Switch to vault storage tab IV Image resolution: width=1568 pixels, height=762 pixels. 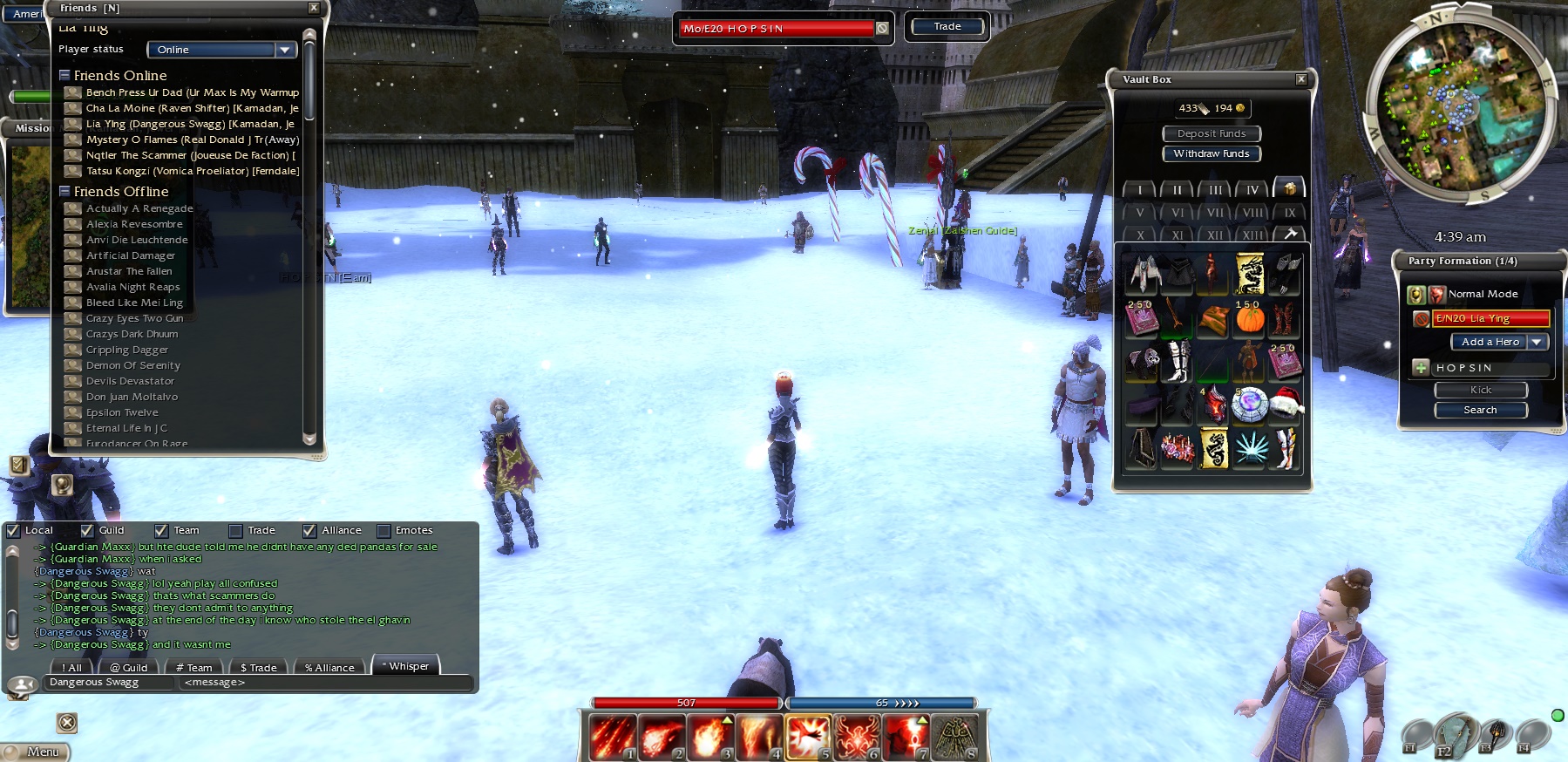click(x=1252, y=189)
